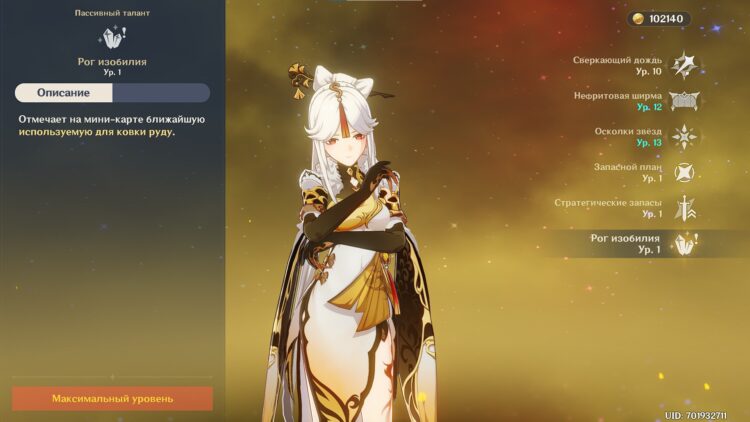Open the Нефритовая ширма talent
The width and height of the screenshot is (750, 422).
point(684,101)
